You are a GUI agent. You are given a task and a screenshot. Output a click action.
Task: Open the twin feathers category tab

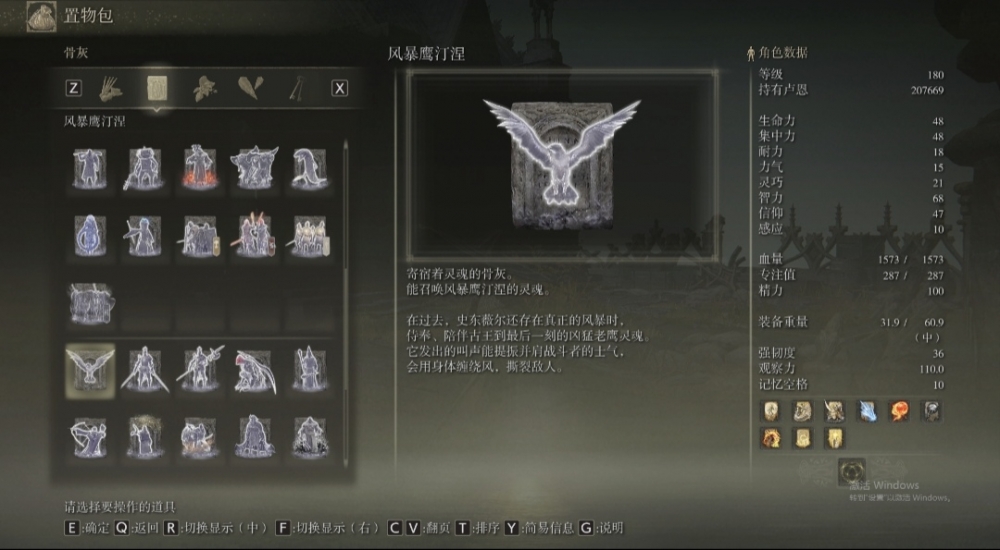[251, 88]
